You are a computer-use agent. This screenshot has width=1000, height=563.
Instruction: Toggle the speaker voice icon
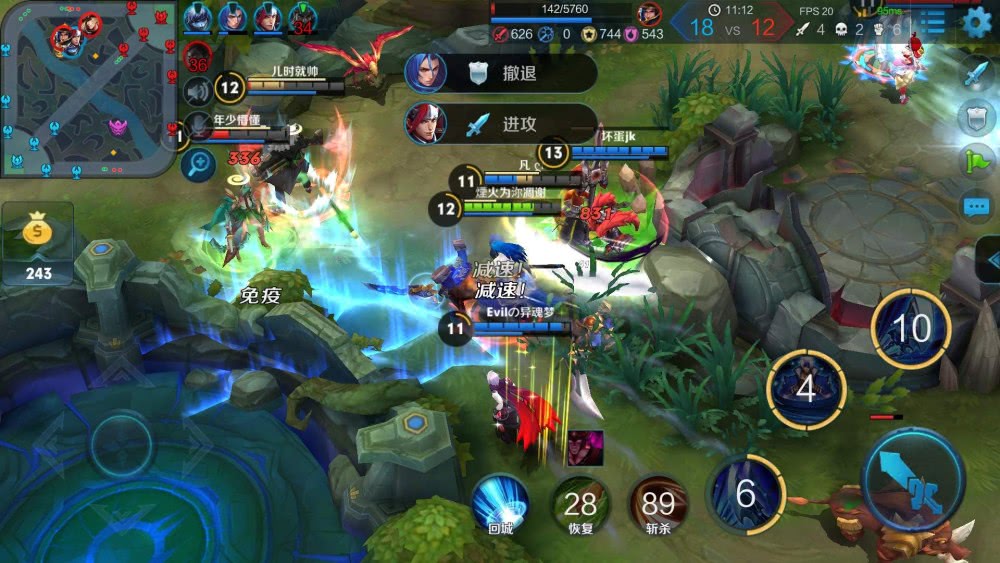click(x=197, y=91)
